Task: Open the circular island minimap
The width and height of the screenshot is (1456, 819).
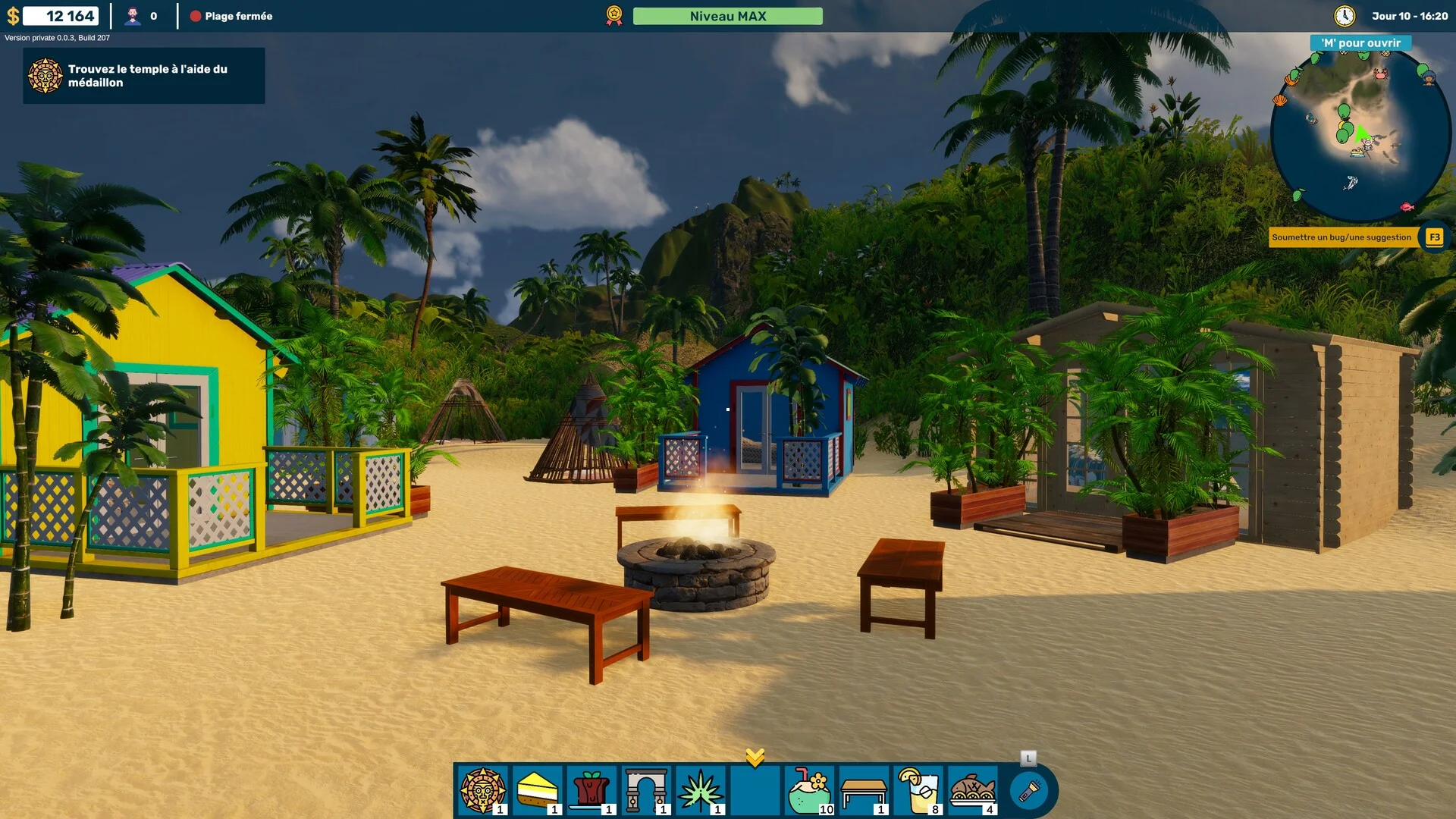Action: point(1360,135)
